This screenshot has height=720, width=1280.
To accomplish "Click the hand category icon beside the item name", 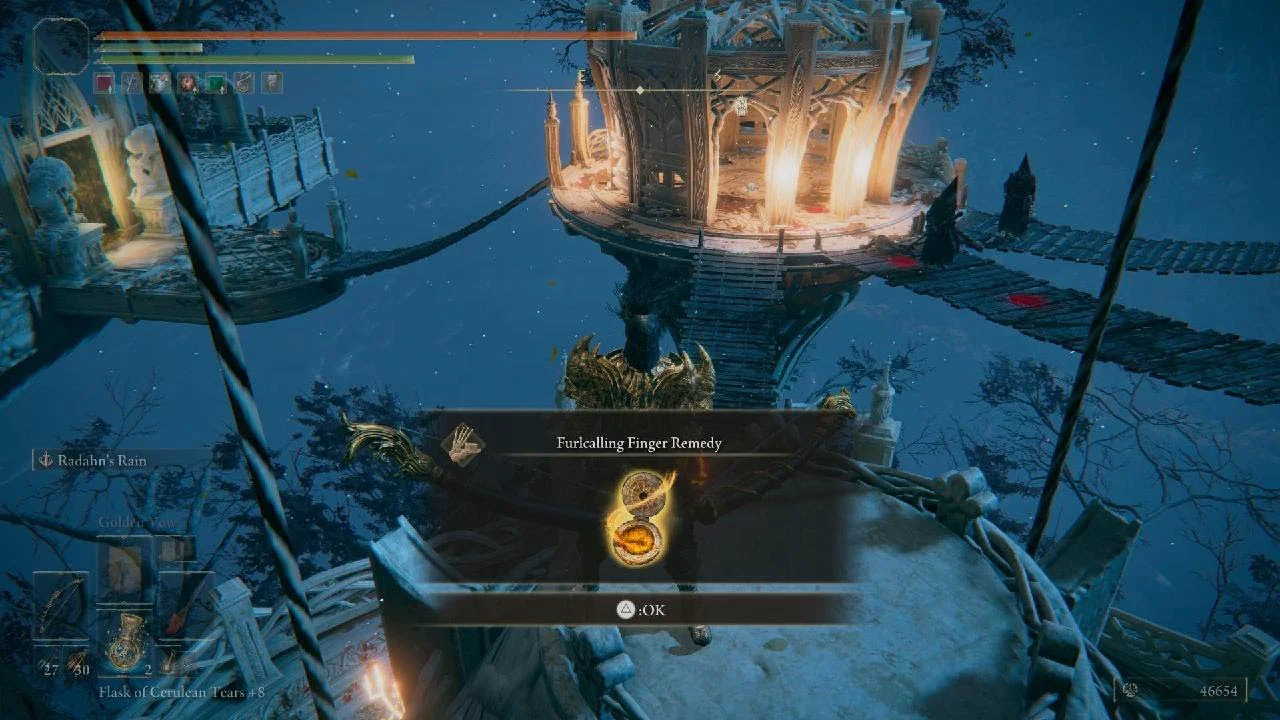I will 461,442.
